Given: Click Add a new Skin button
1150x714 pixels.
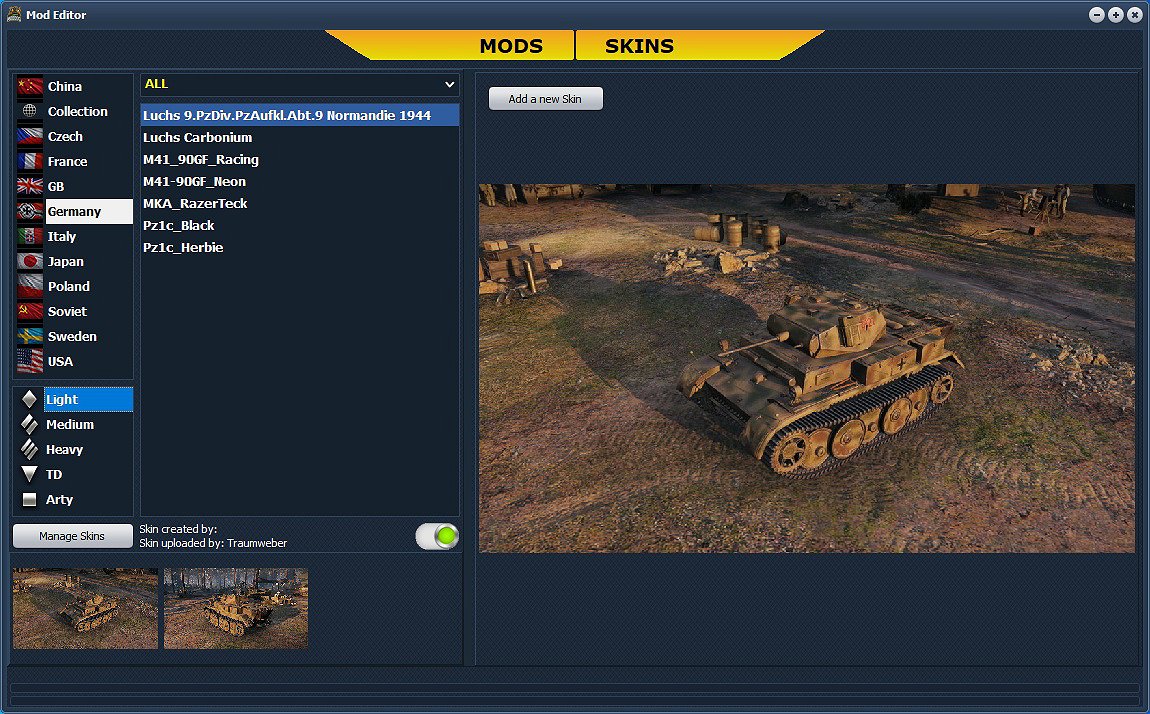Looking at the screenshot, I should [546, 99].
